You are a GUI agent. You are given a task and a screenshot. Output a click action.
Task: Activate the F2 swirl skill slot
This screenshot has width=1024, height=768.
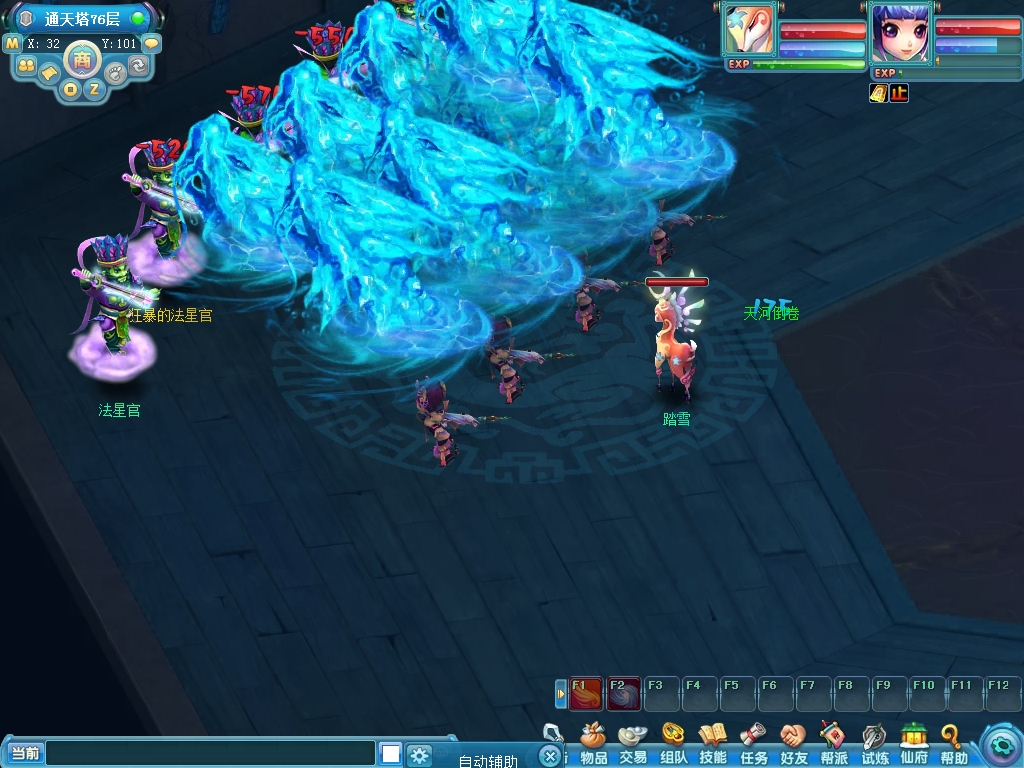(623, 692)
